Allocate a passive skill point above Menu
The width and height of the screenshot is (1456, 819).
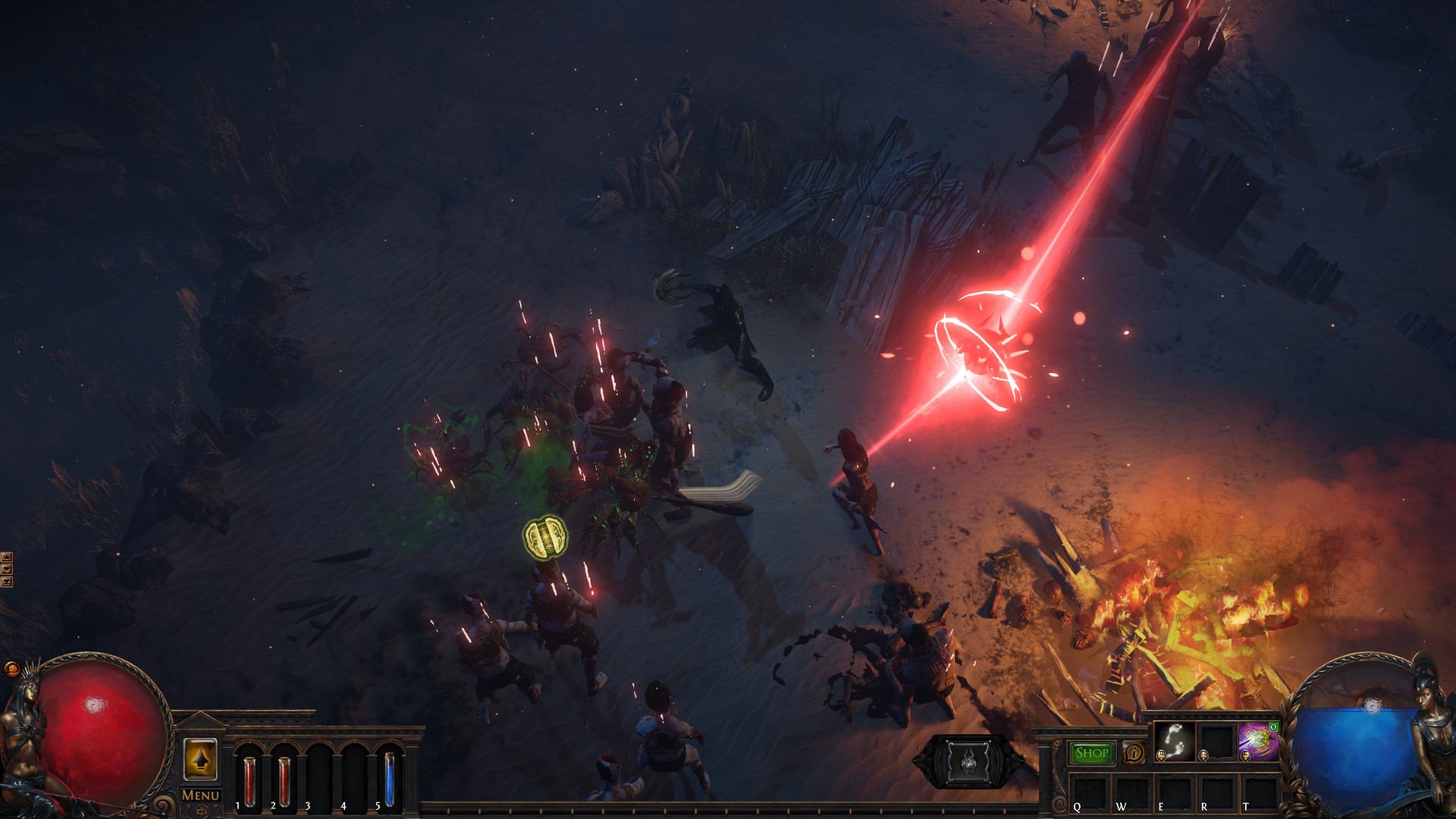pyautogui.click(x=200, y=760)
